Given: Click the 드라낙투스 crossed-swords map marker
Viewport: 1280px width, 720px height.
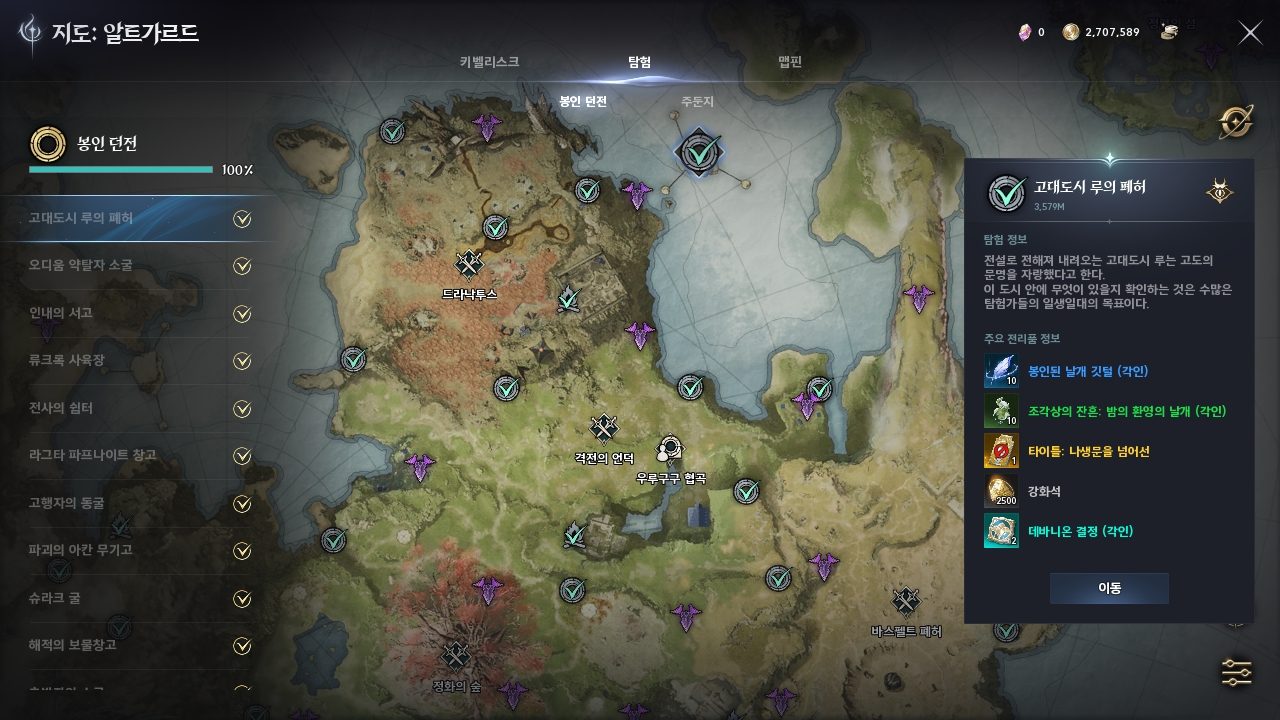Looking at the screenshot, I should pos(469,265).
